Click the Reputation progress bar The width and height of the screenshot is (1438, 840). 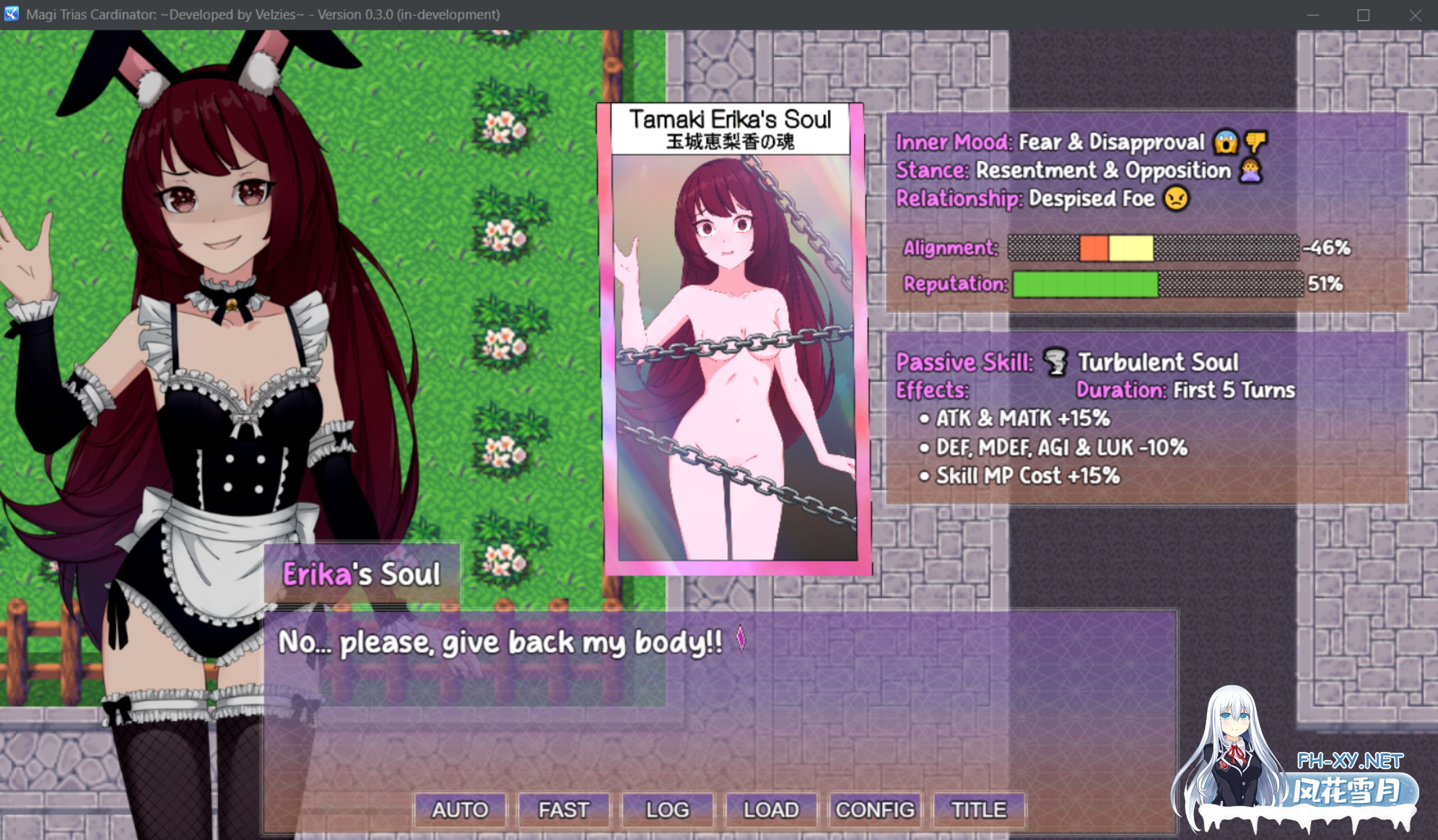click(x=1155, y=284)
